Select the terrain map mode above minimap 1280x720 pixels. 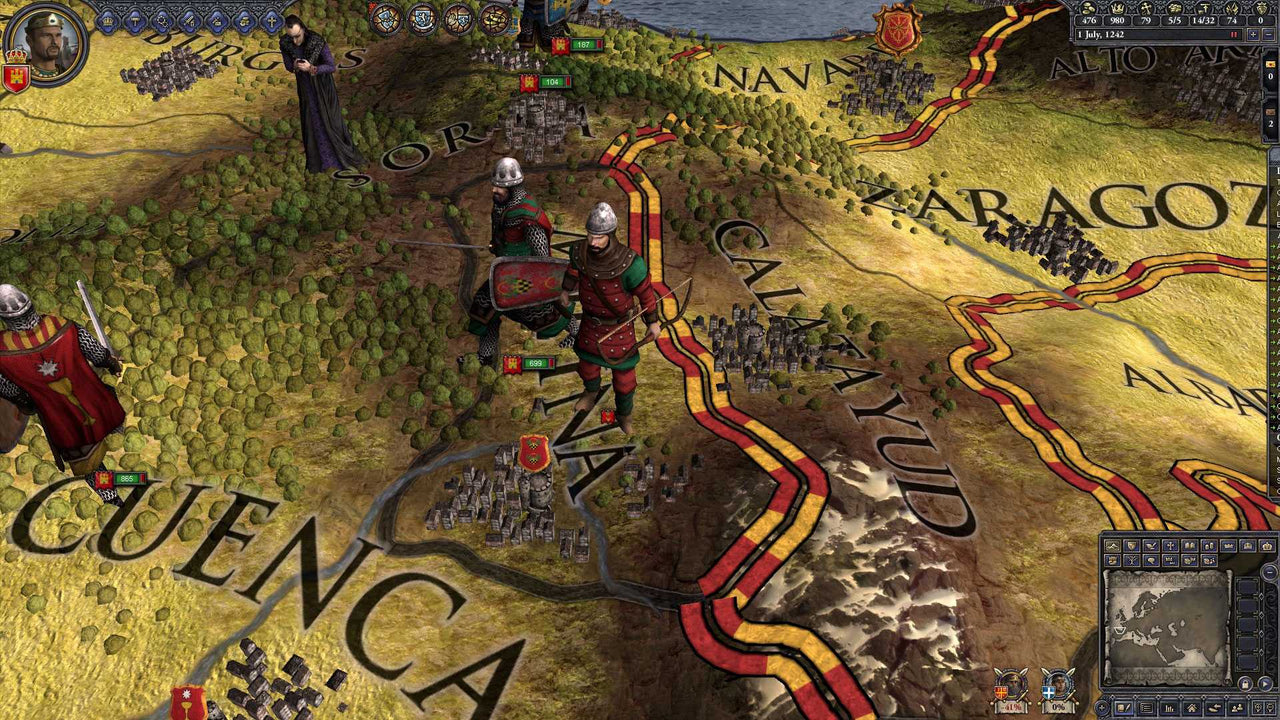[1111, 545]
